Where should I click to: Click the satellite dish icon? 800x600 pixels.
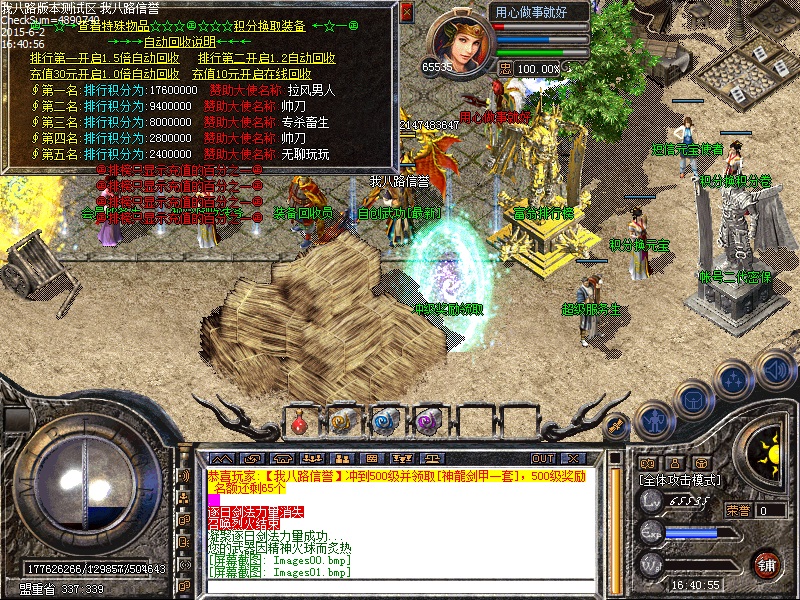pyautogui.click(x=616, y=428)
